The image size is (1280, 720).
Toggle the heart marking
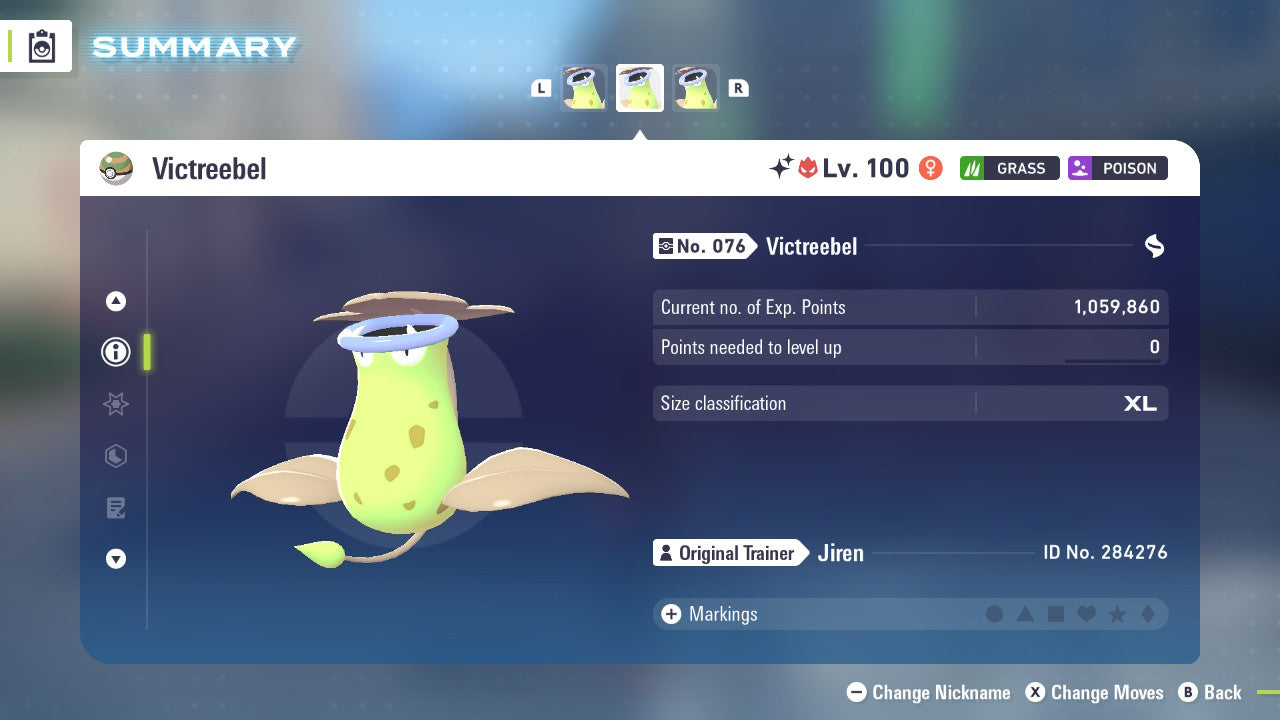tap(1085, 614)
